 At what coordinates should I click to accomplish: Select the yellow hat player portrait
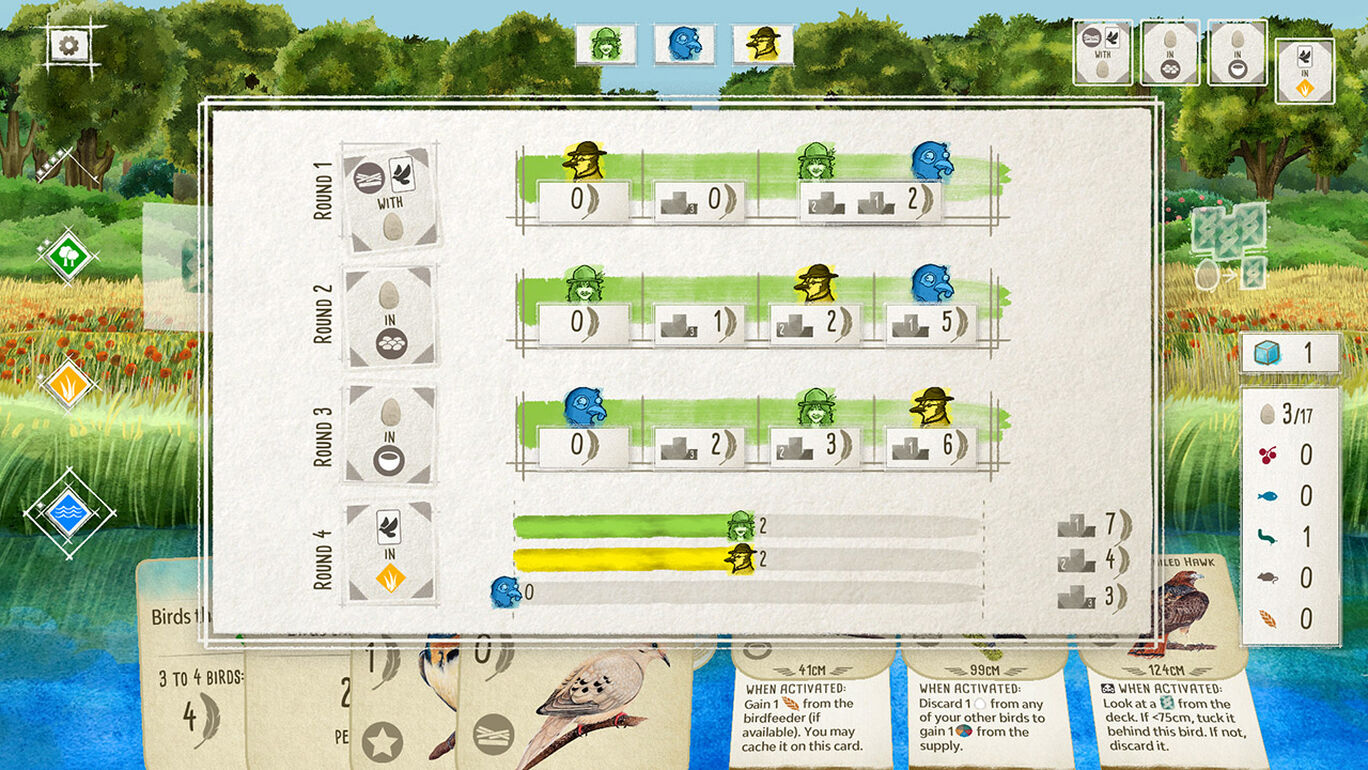[x=763, y=45]
